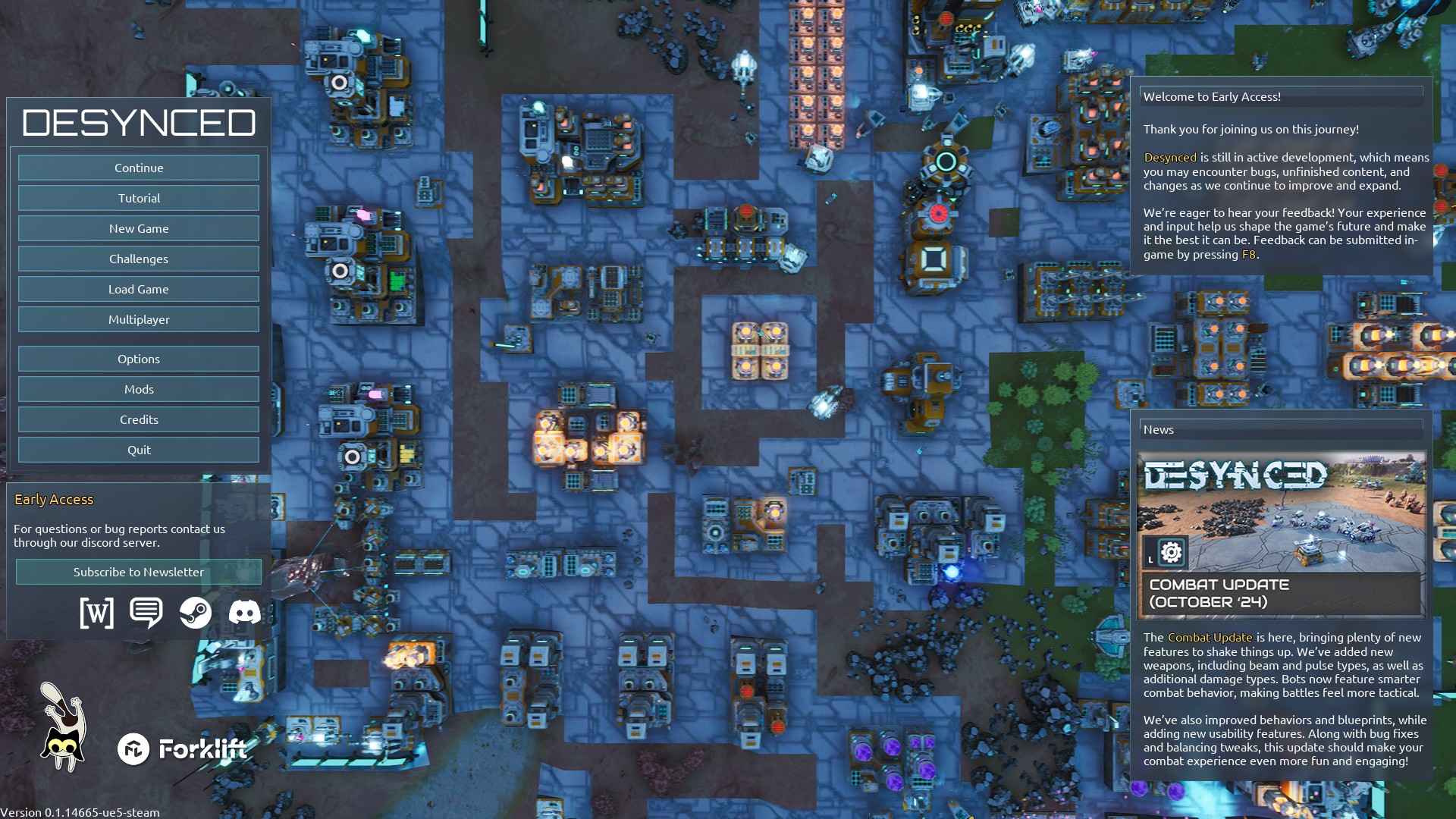Open the Options menu
Image resolution: width=1456 pixels, height=819 pixels.
pos(139,359)
